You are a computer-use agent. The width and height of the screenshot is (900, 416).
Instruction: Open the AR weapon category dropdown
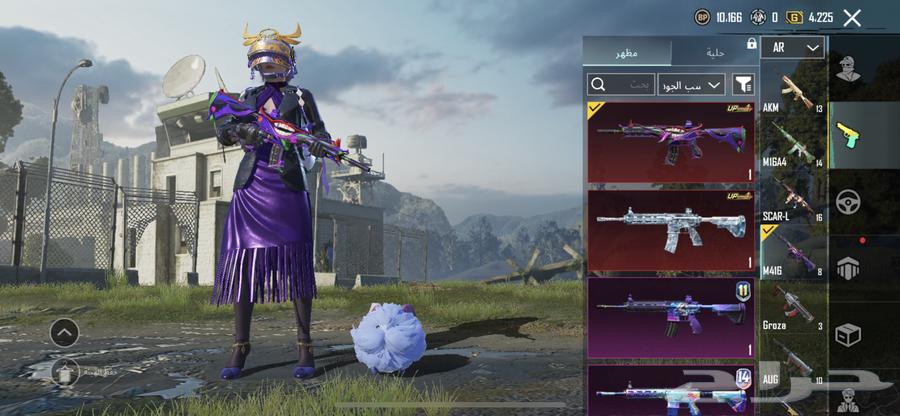click(x=792, y=47)
